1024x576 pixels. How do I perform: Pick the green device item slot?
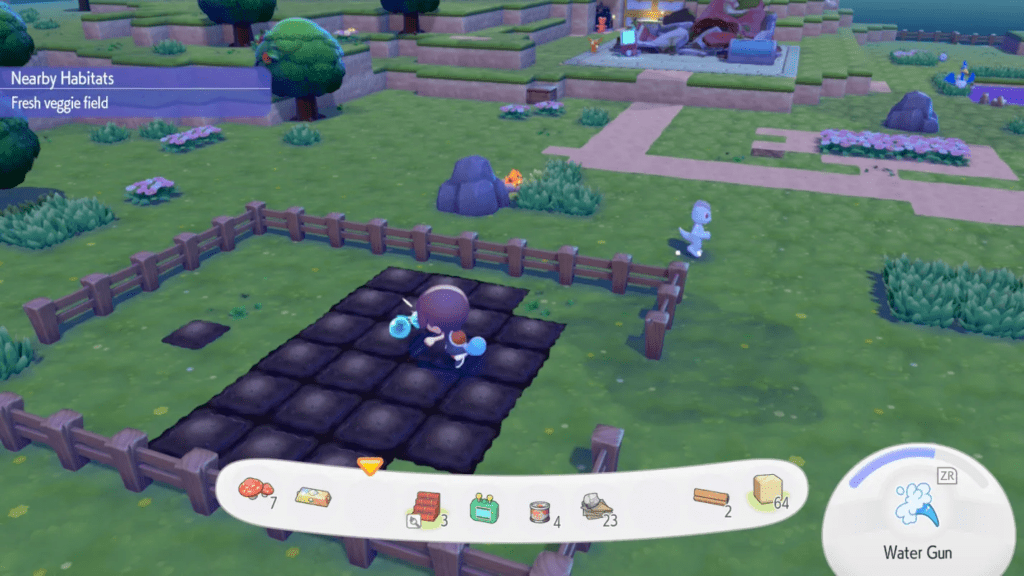(x=484, y=507)
